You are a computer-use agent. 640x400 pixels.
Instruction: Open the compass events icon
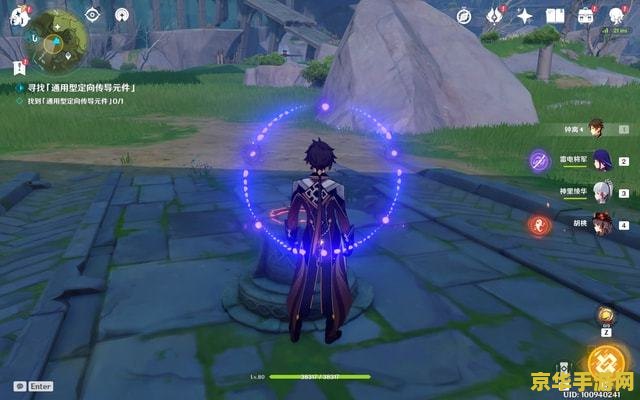click(x=466, y=15)
